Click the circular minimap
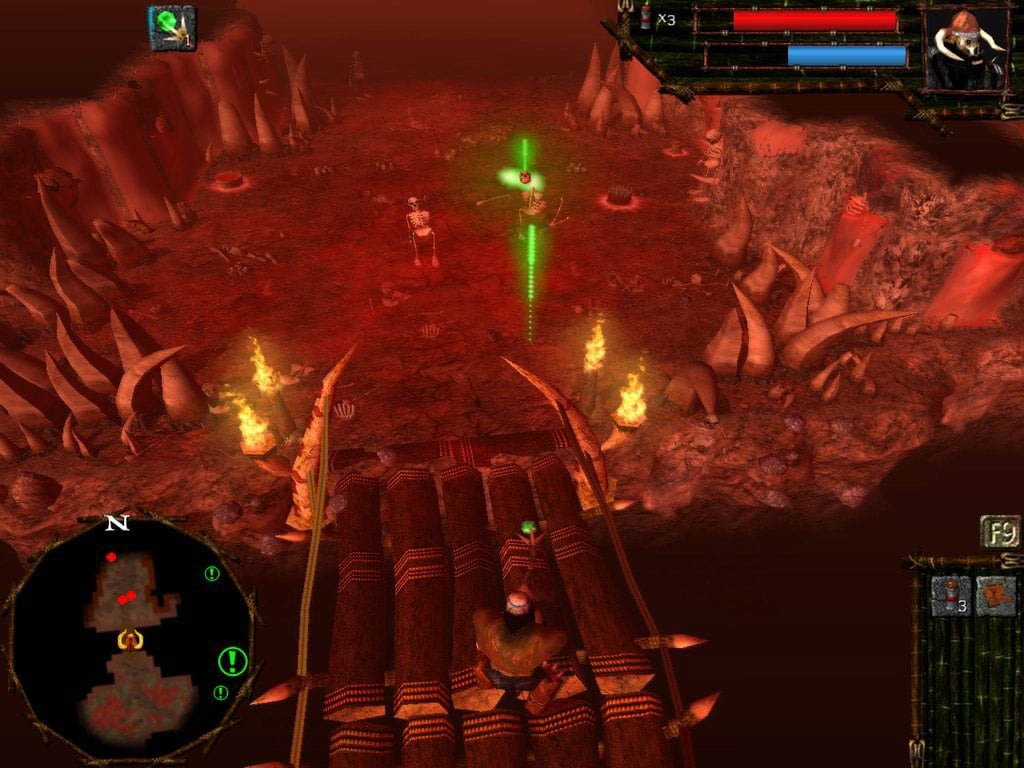 tap(130, 642)
